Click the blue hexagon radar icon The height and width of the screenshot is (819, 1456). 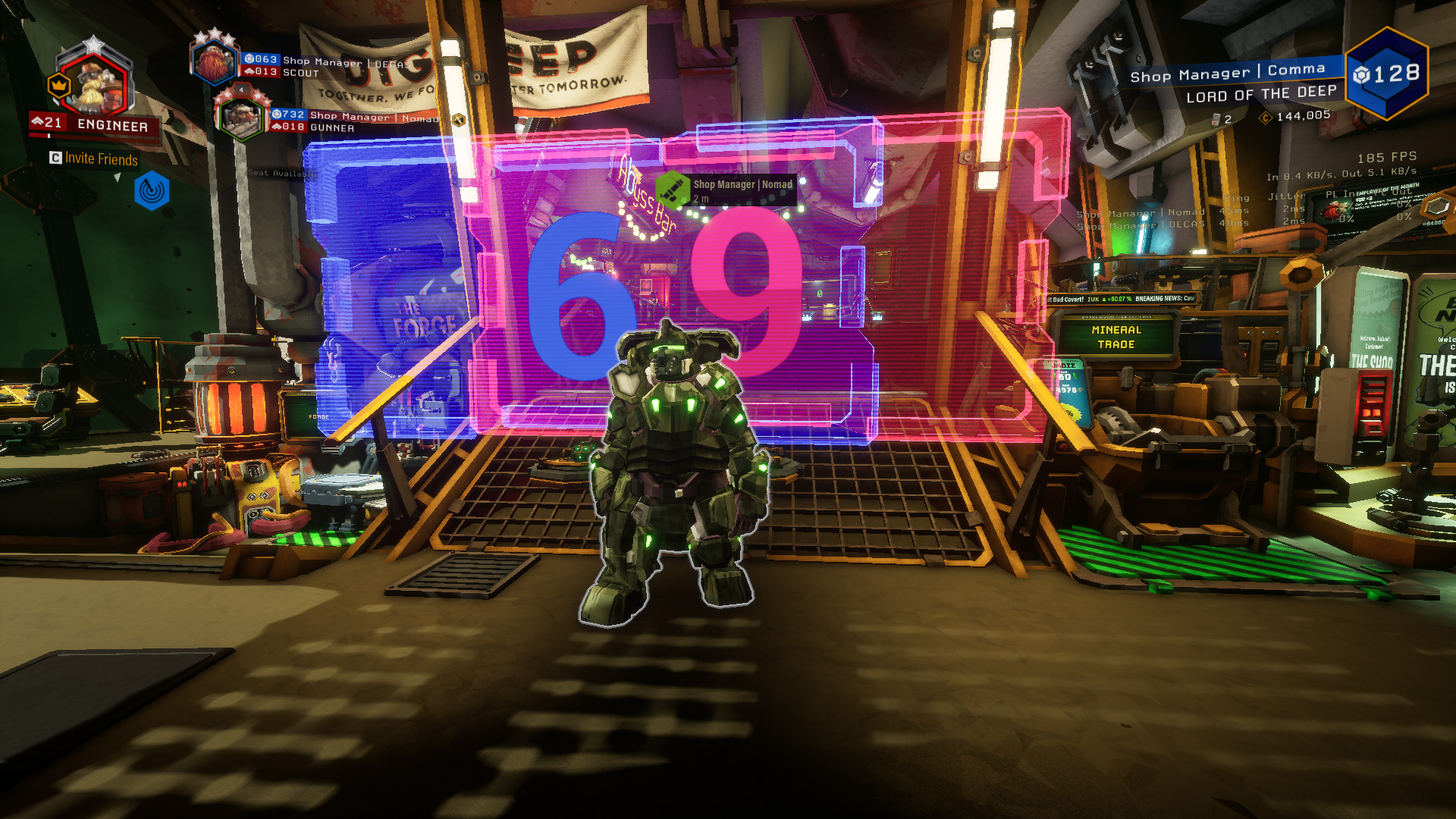(152, 191)
